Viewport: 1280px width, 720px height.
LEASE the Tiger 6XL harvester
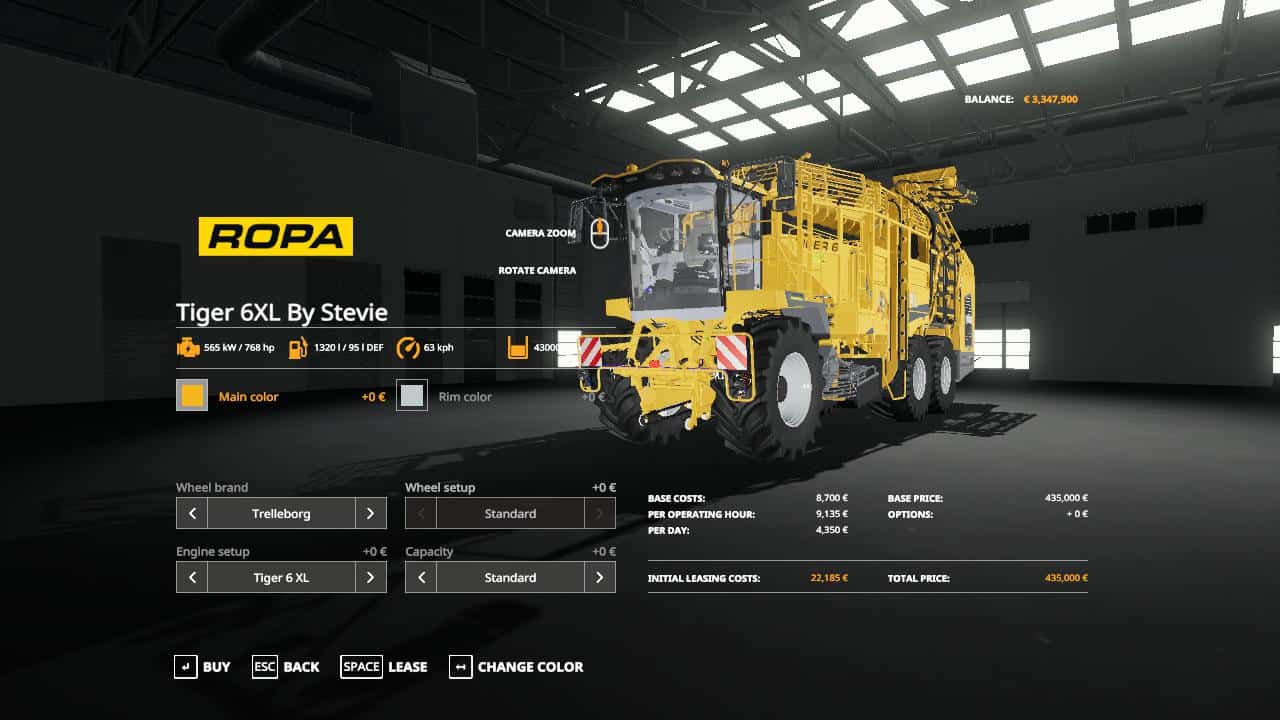click(x=384, y=667)
